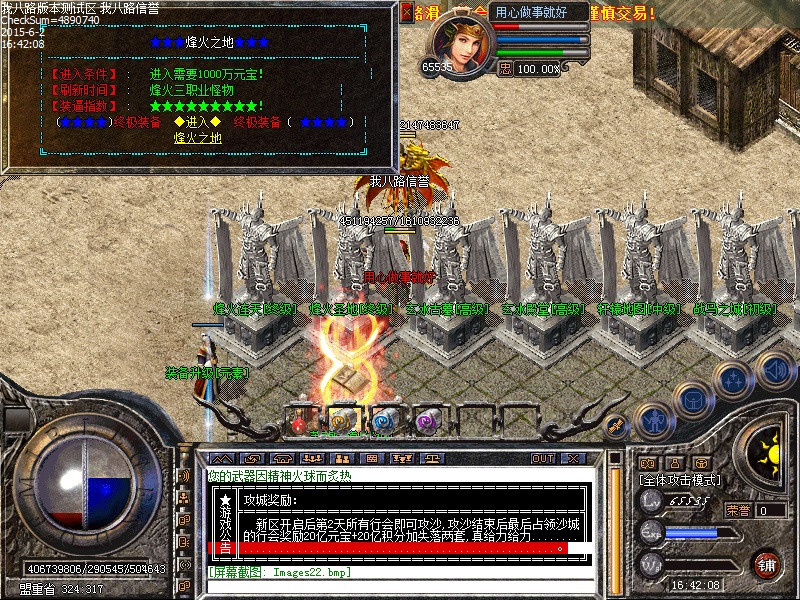Select the yellow-diamond 进入 option
Viewport: 800px width, 600px height.
tap(198, 122)
